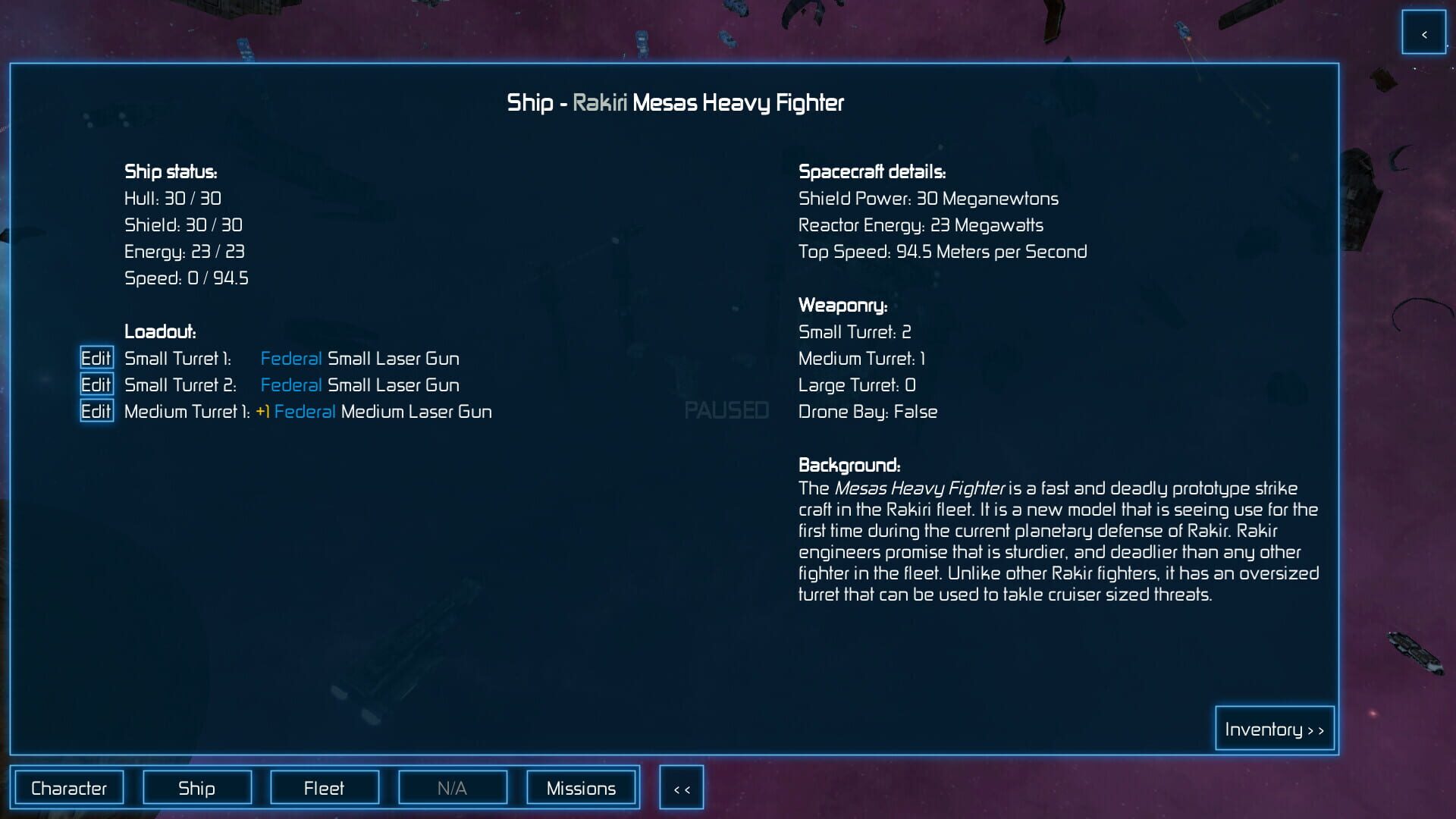Screen dimensions: 1456x819
Task: Click the PAUSED indicator
Action: pos(726,410)
